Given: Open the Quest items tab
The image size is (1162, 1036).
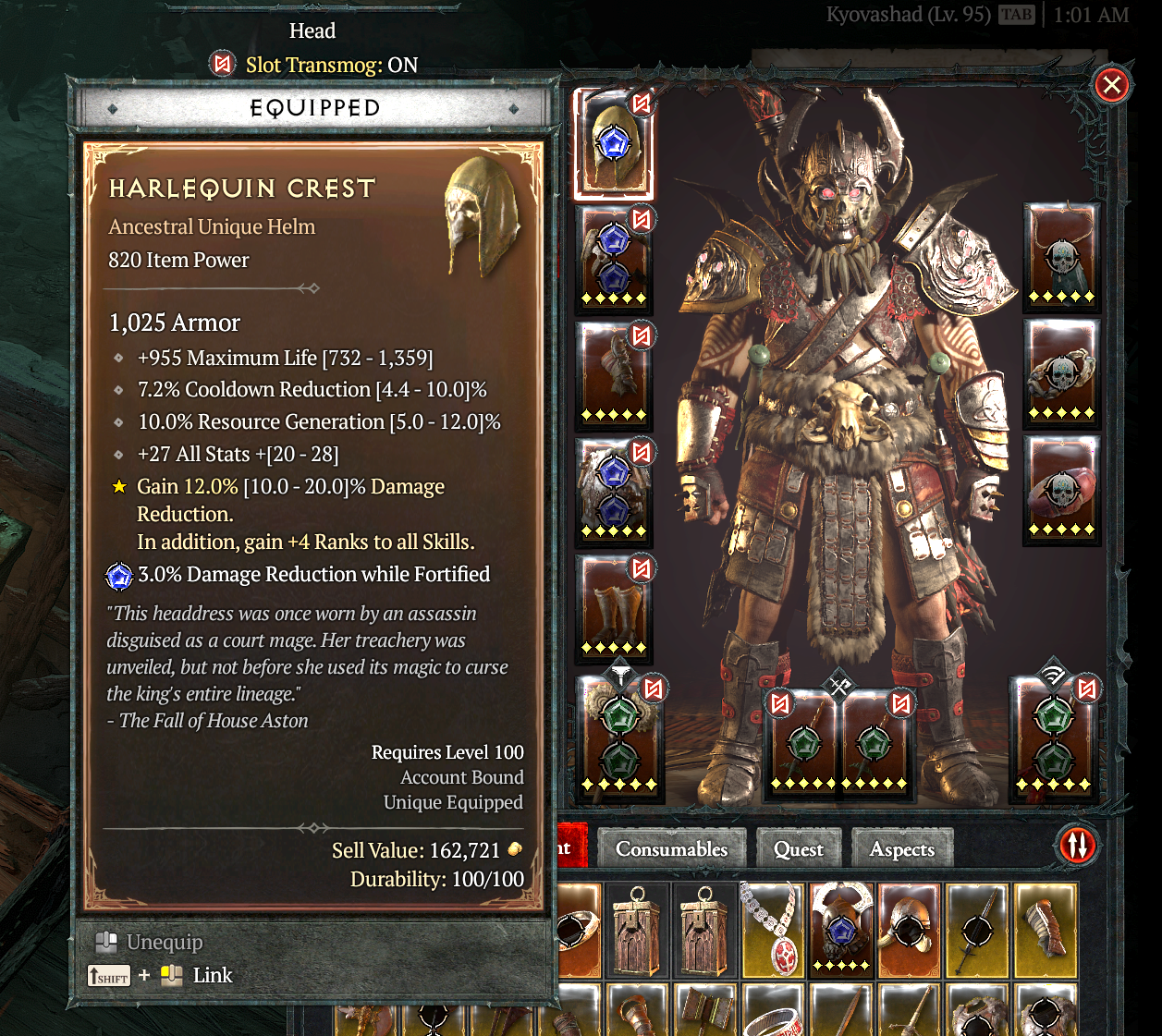Looking at the screenshot, I should (798, 849).
